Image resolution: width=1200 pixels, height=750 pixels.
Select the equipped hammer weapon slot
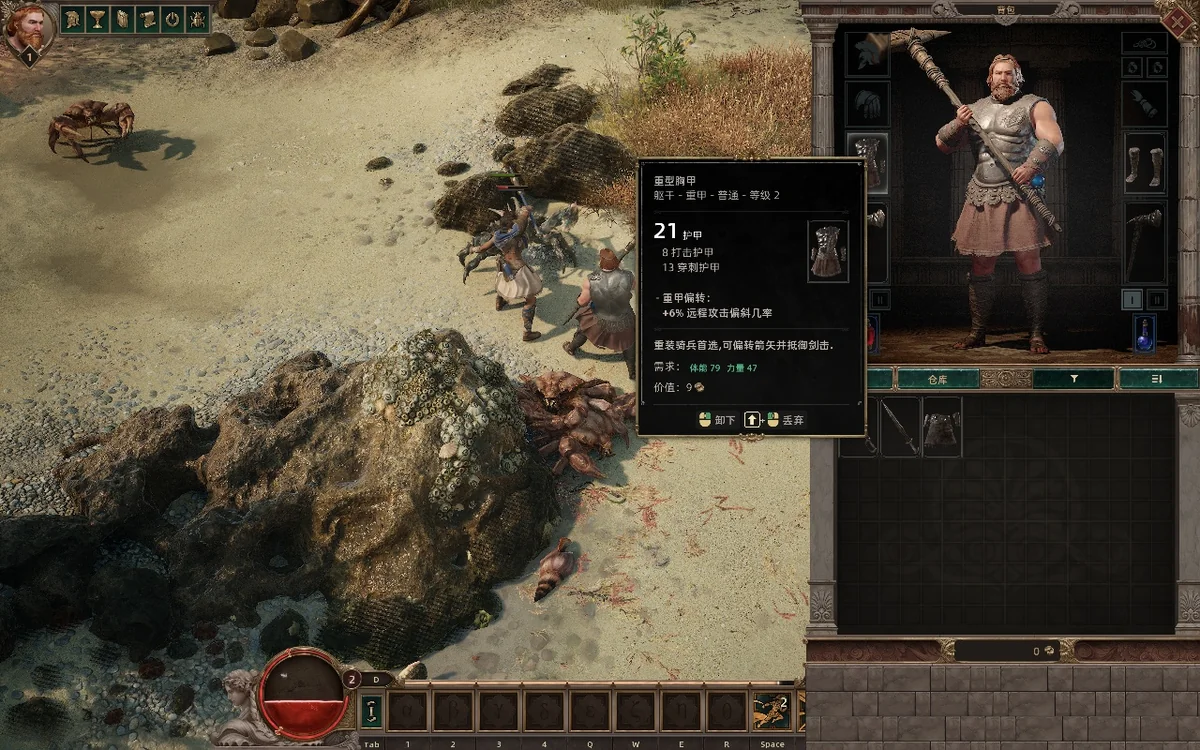[1144, 240]
